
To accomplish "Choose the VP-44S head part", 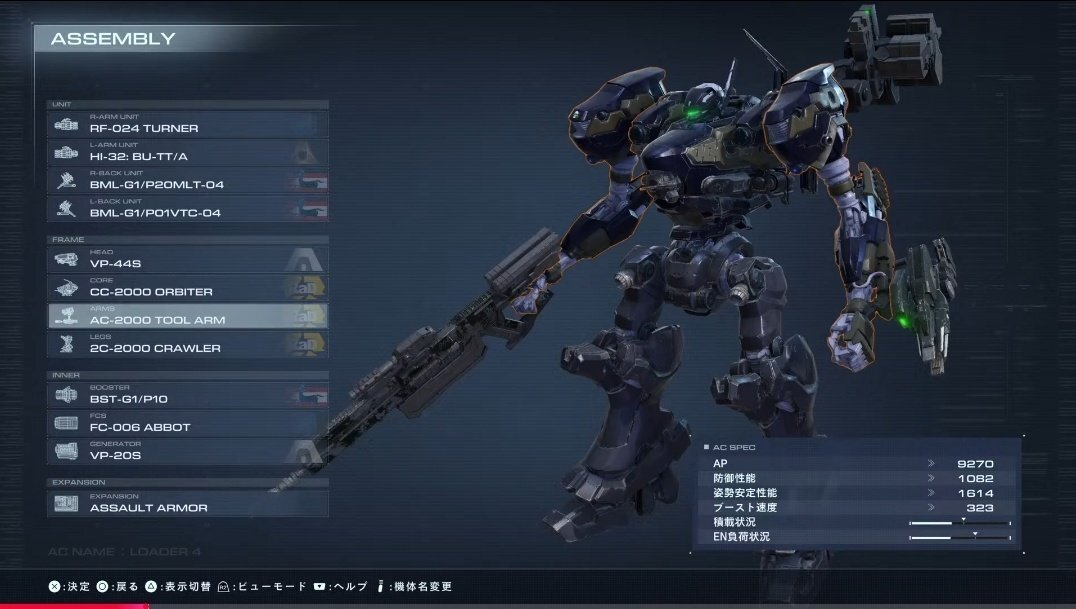I will pyautogui.click(x=188, y=259).
